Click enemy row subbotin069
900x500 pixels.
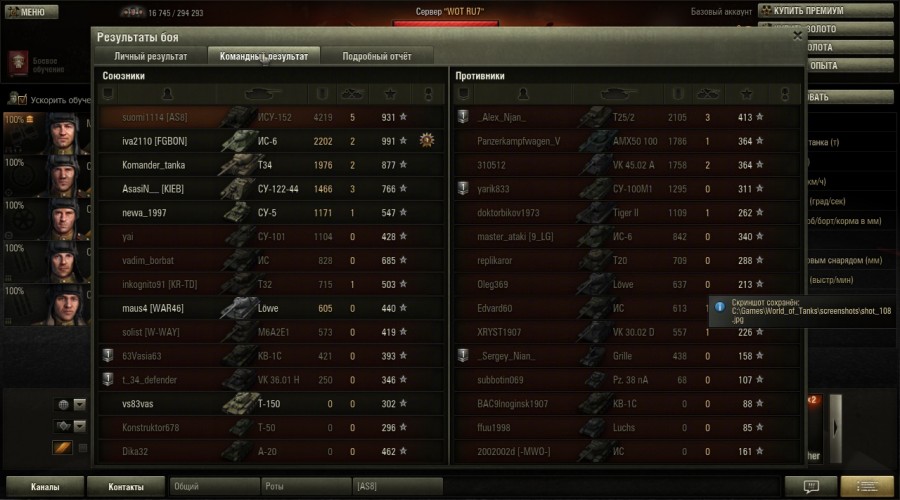click(626, 380)
